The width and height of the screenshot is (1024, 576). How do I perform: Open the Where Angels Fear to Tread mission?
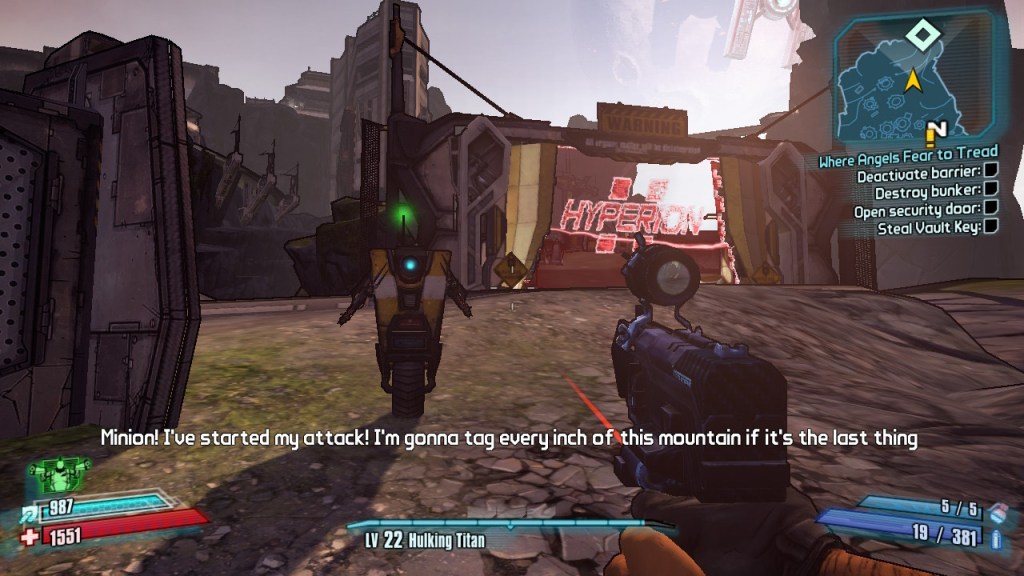[907, 153]
